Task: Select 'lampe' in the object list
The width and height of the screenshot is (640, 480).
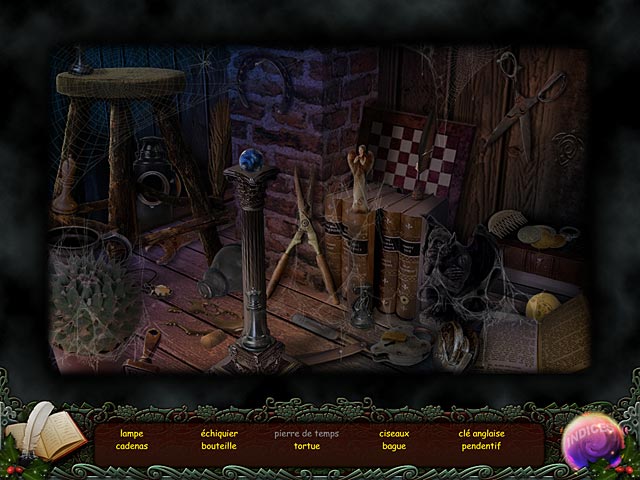Action: [x=131, y=433]
